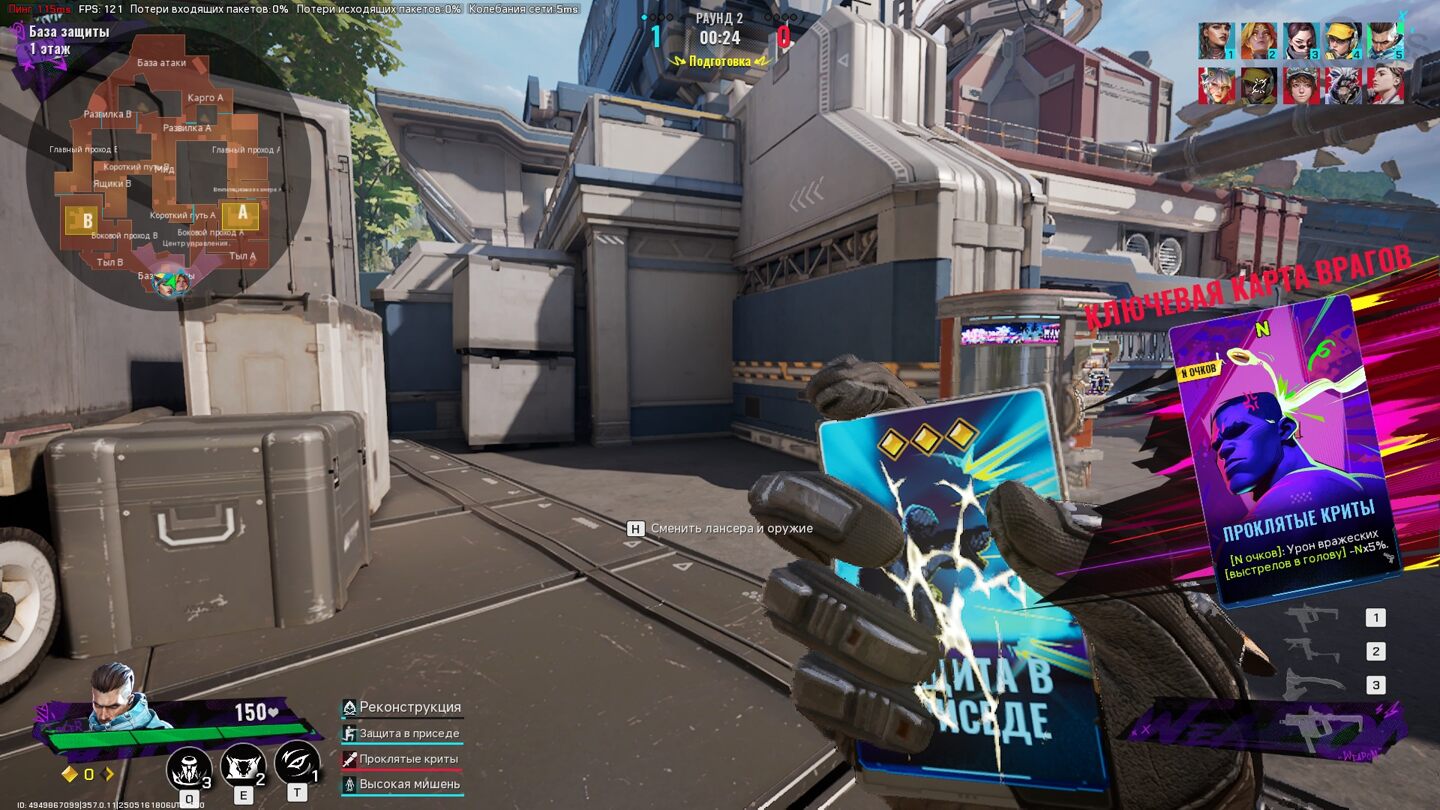This screenshot has height=810, width=1440.
Task: Select the Высокая мишень card entry
Action: [x=402, y=785]
